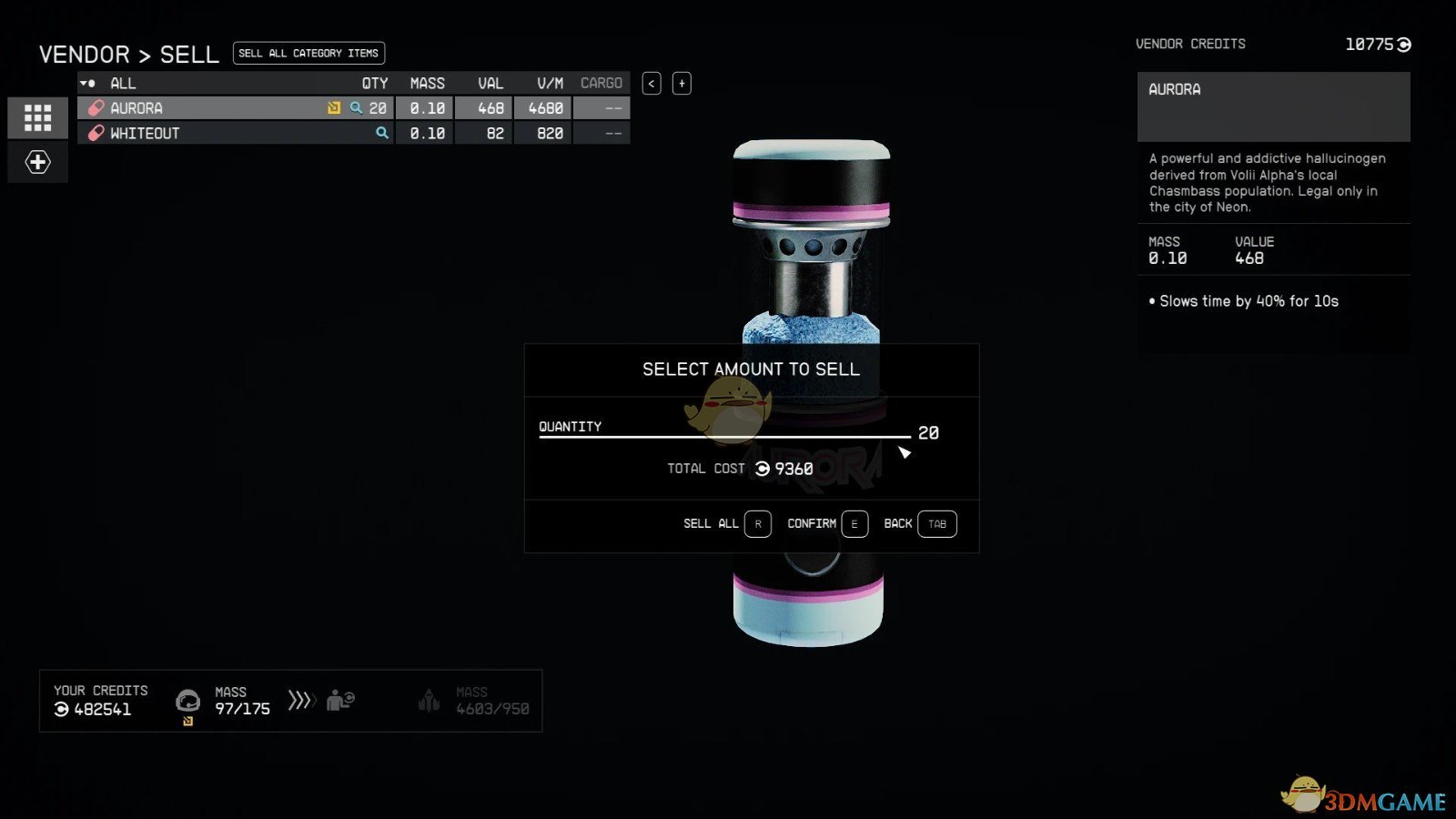Click the cargo hold ship icon near bottom mass

pos(429,700)
